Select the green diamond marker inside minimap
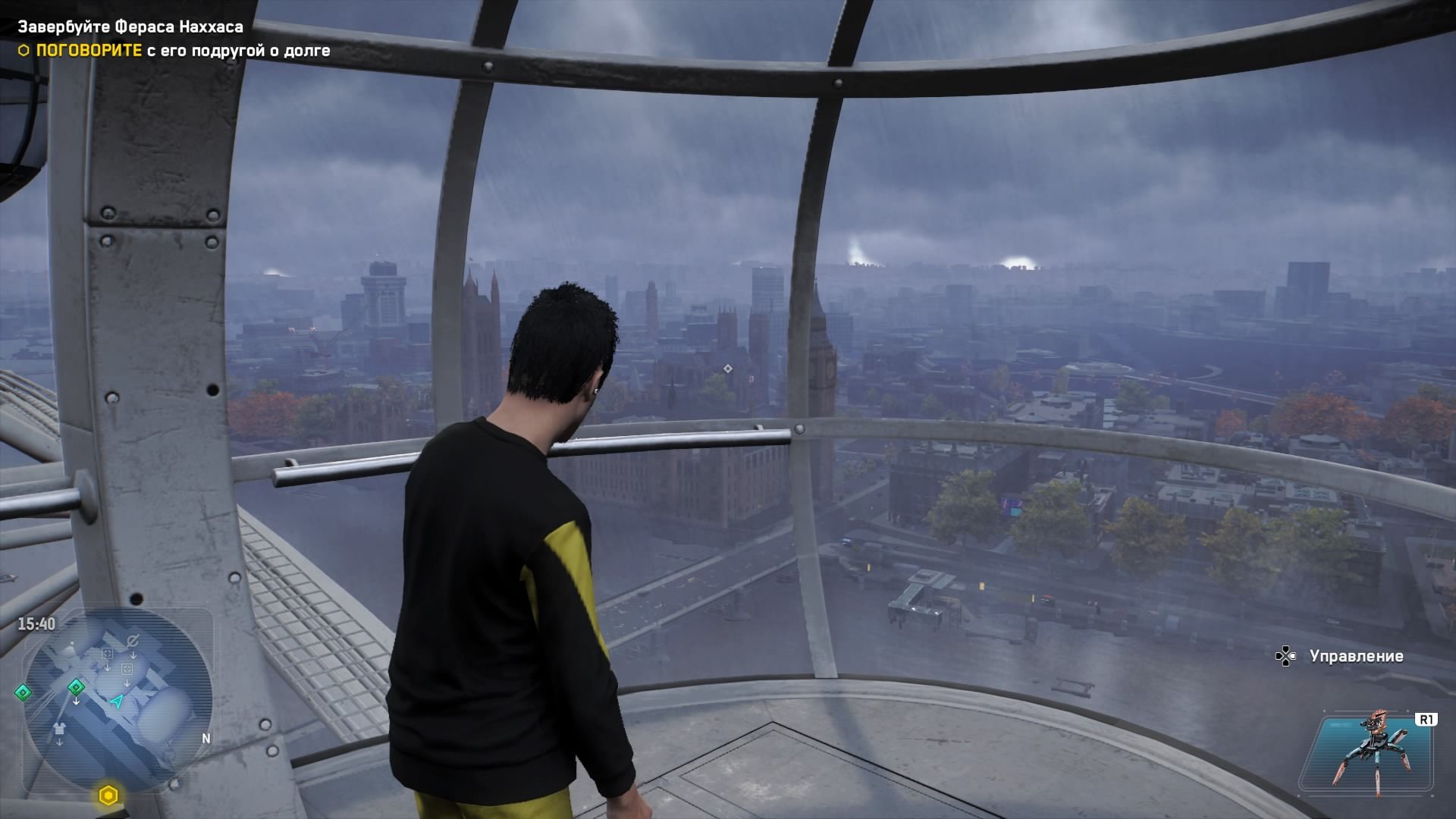This screenshot has width=1456, height=819. coord(76,687)
